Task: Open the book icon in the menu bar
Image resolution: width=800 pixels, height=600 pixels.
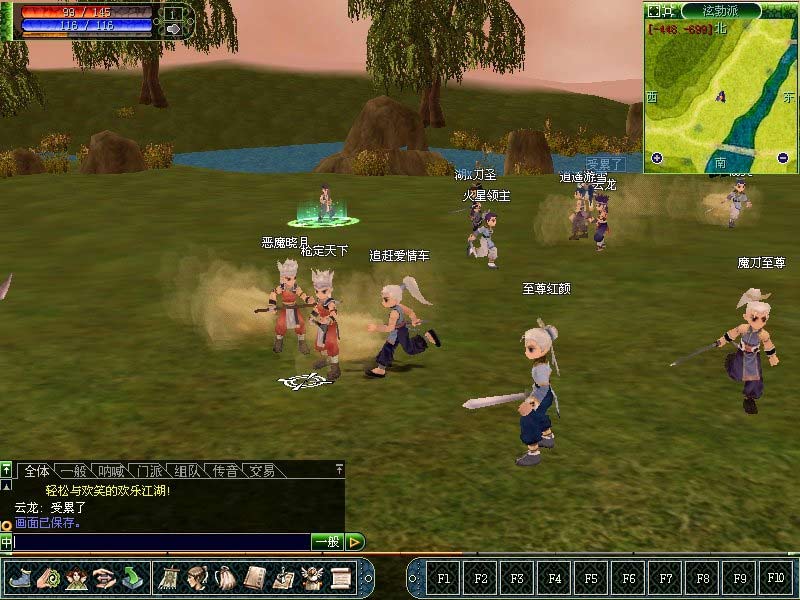Action: coord(255,577)
